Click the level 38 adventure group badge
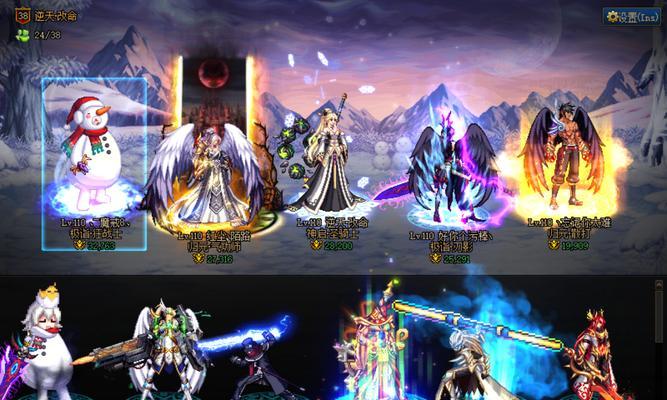This screenshot has width=667, height=400. 22,15
